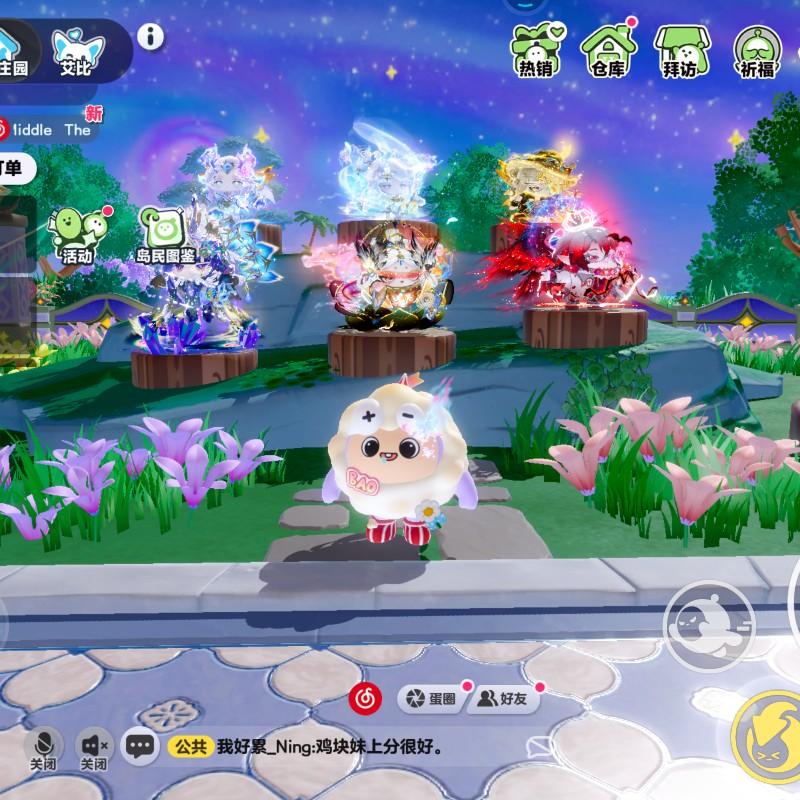Select the 艾比 fox icon
800x800 pixels.
click(78, 48)
